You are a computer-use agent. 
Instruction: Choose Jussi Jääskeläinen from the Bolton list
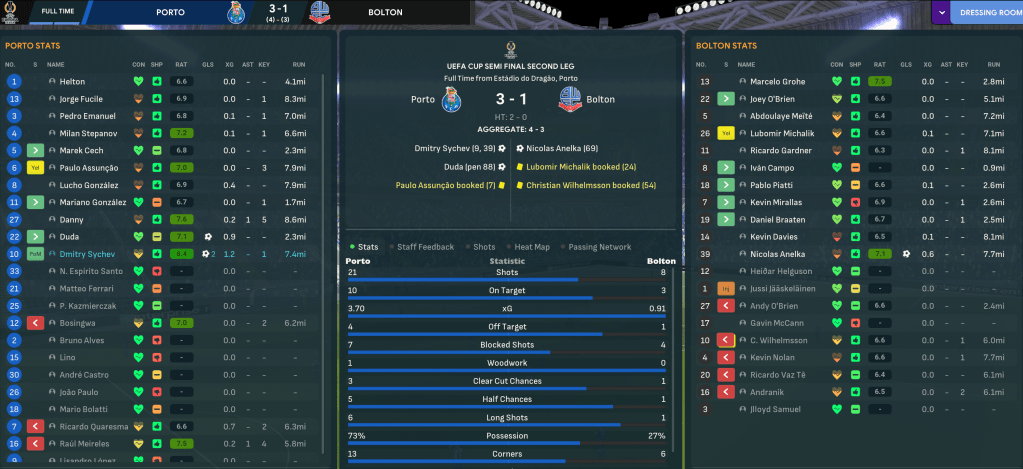tap(786, 289)
